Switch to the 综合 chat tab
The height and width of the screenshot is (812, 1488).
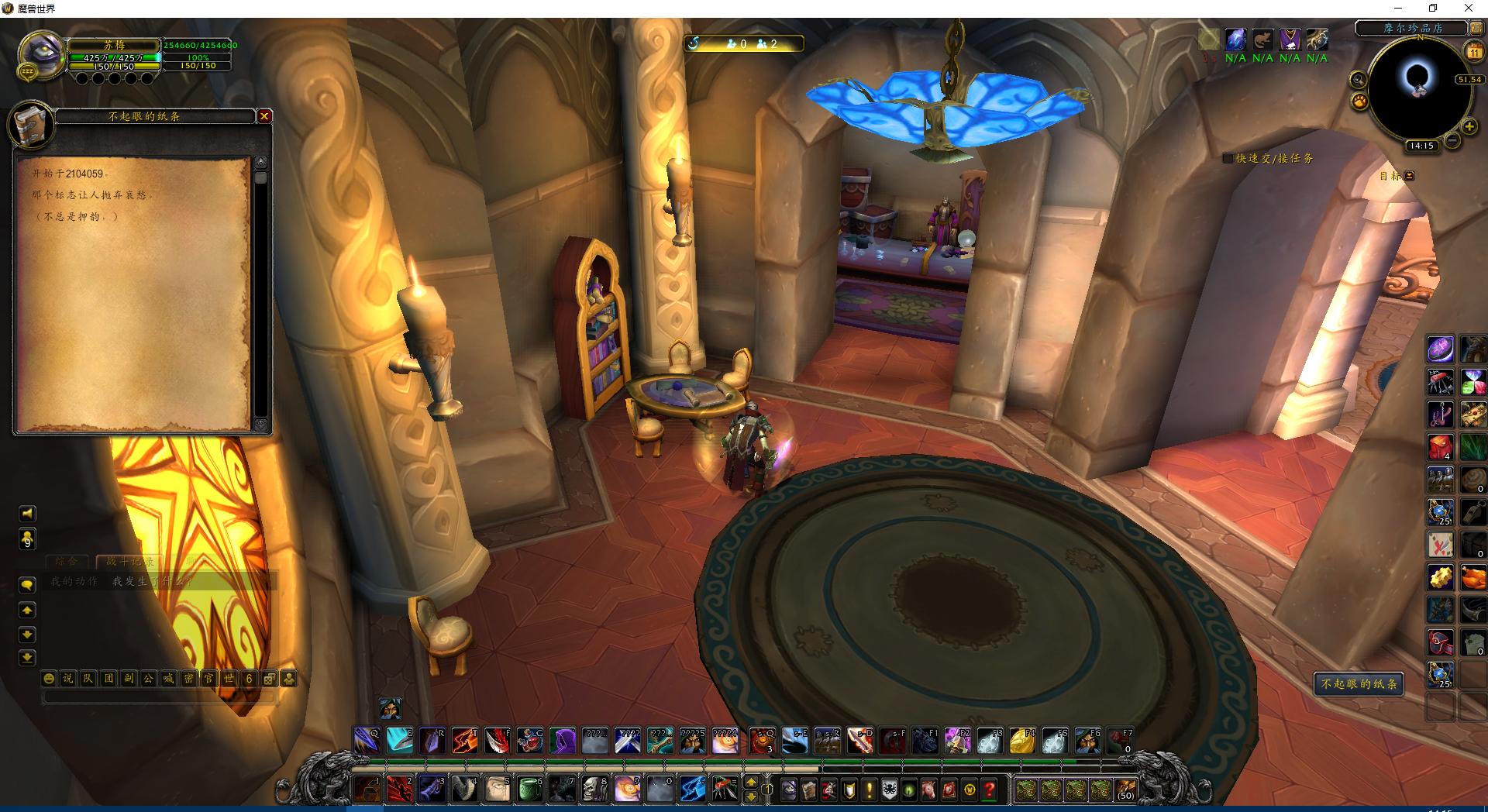point(67,561)
